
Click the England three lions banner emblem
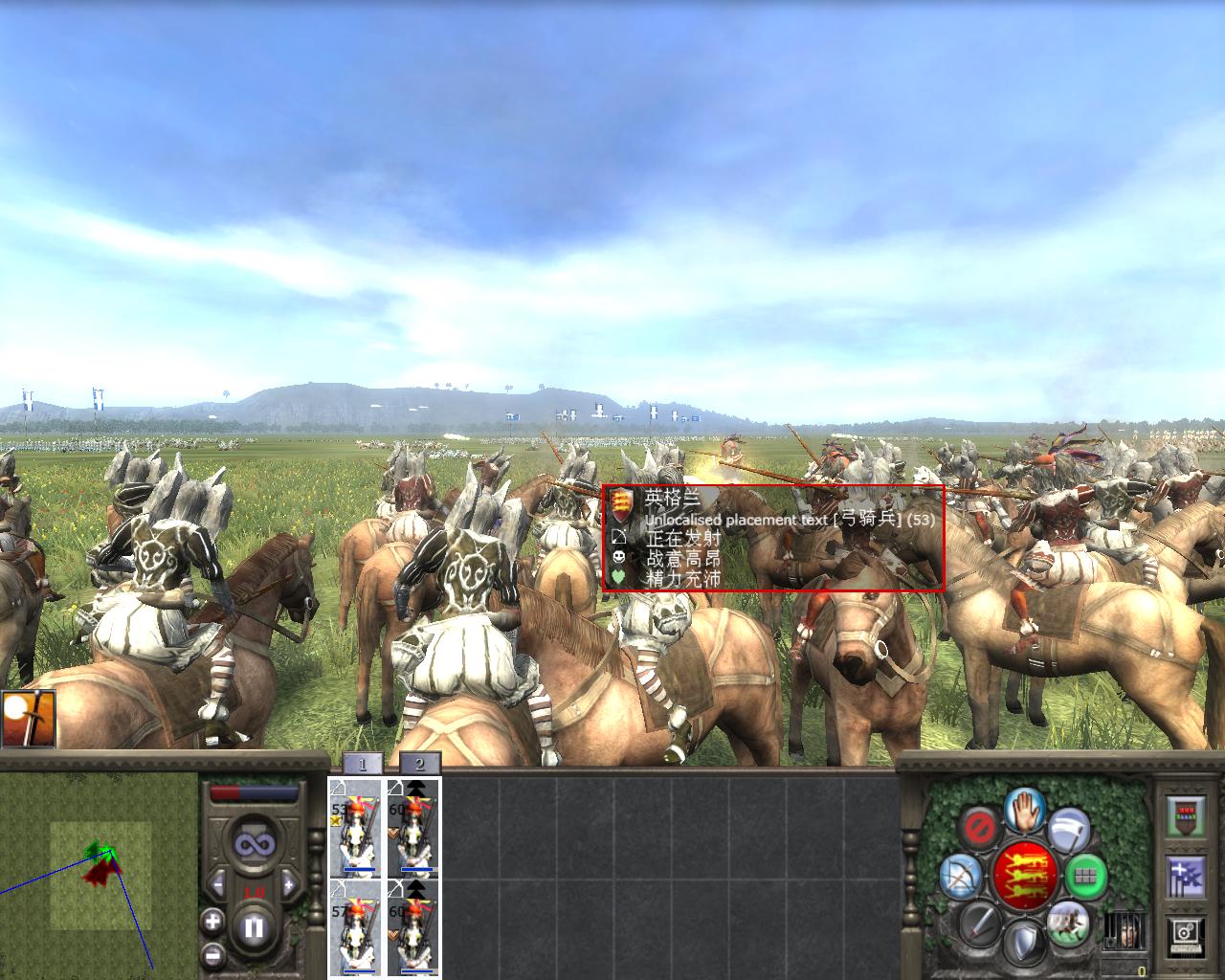pyautogui.click(x=1024, y=876)
